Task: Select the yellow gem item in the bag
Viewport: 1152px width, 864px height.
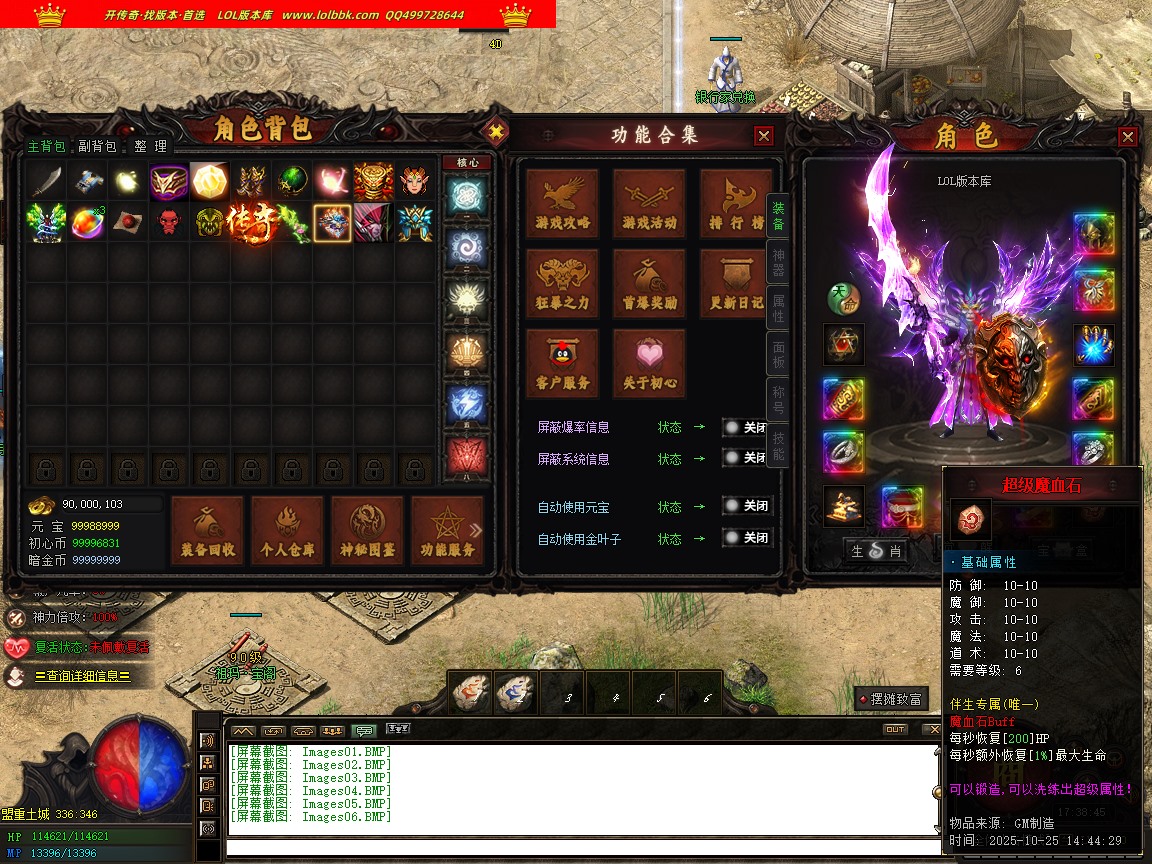Action: [x=209, y=181]
